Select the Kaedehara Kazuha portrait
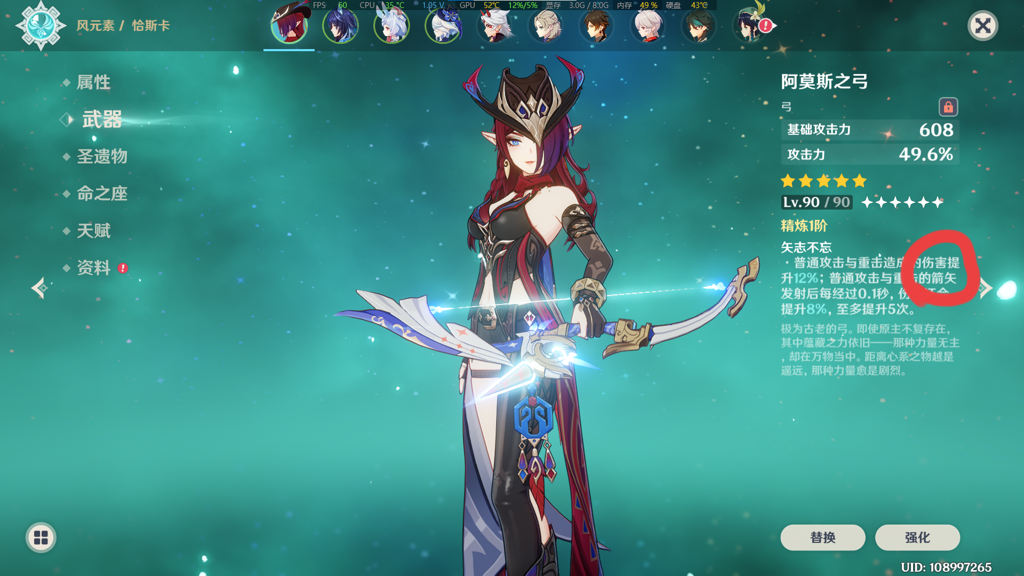This screenshot has height=576, width=1024. click(648, 26)
